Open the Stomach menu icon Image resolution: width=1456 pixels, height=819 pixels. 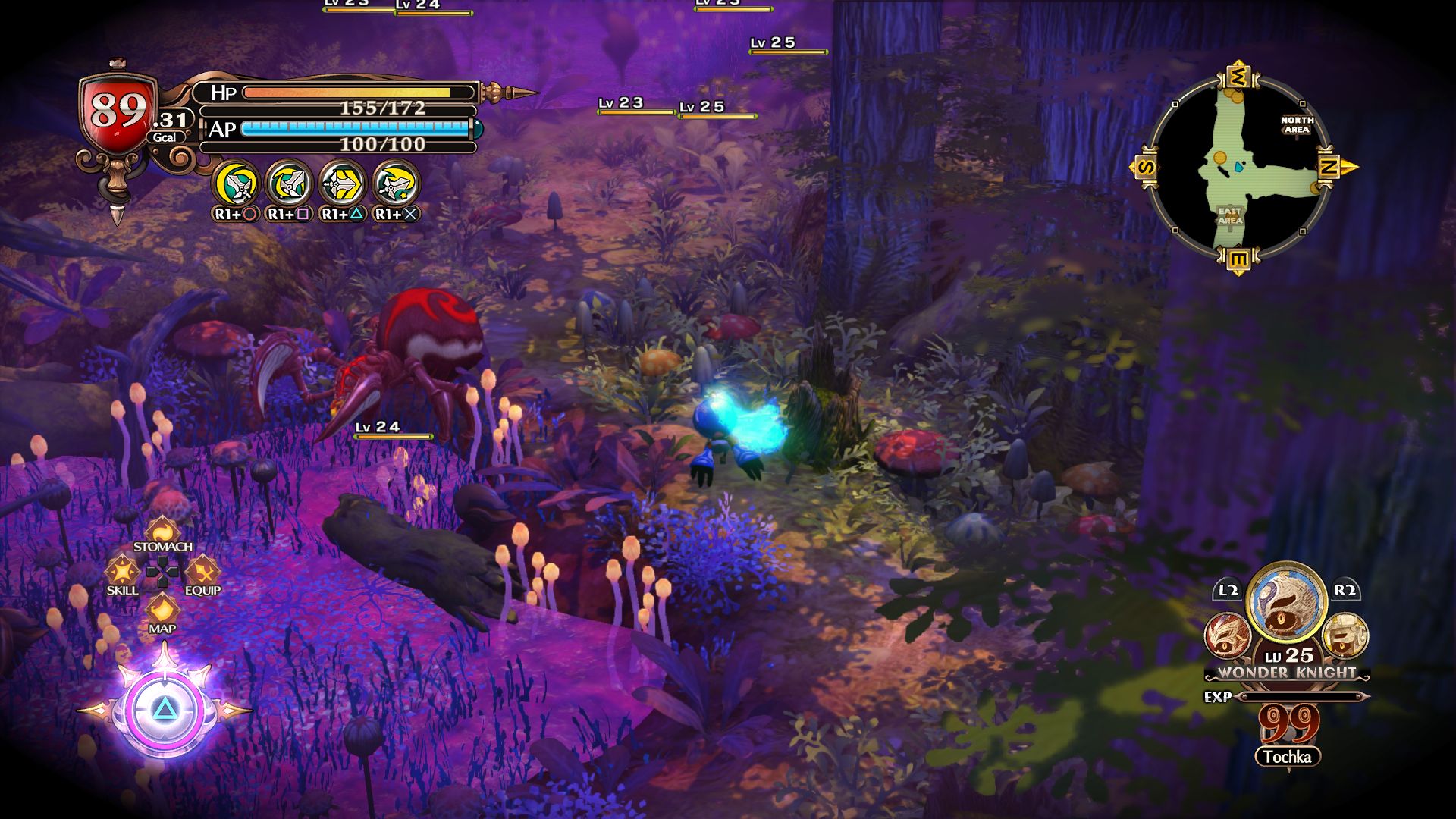tap(162, 532)
